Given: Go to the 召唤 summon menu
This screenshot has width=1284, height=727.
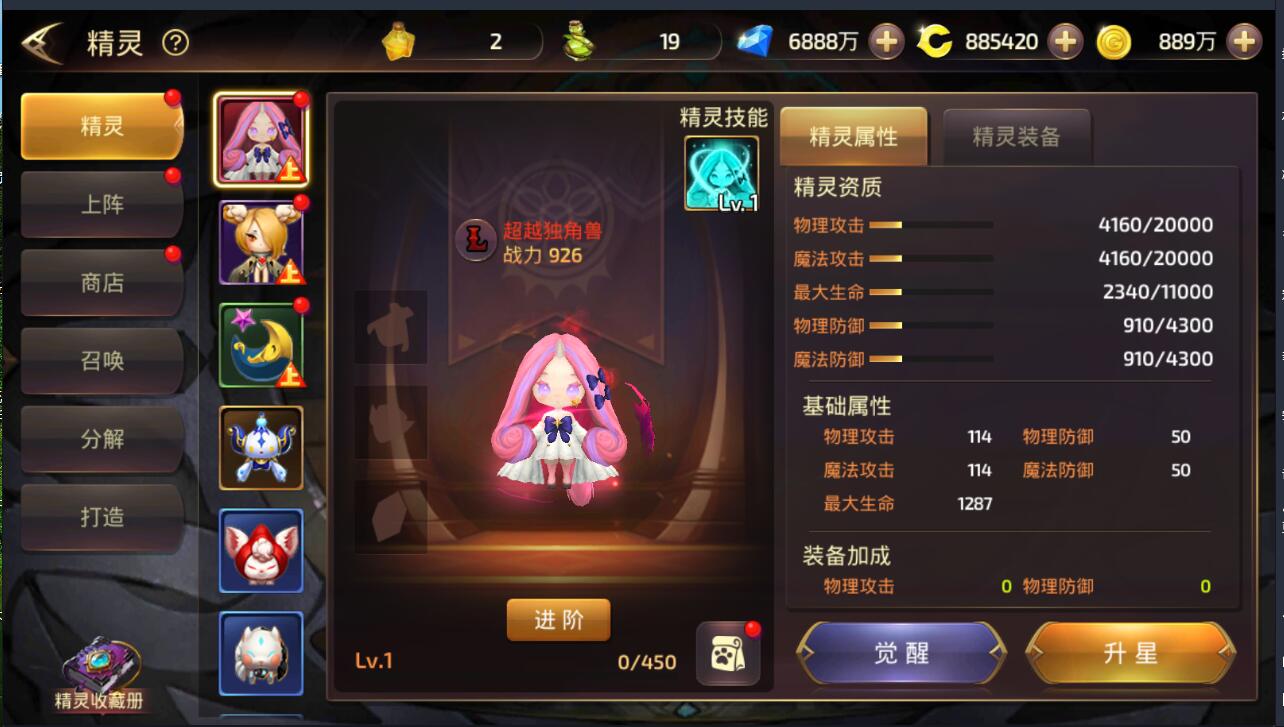Looking at the screenshot, I should 101,360.
